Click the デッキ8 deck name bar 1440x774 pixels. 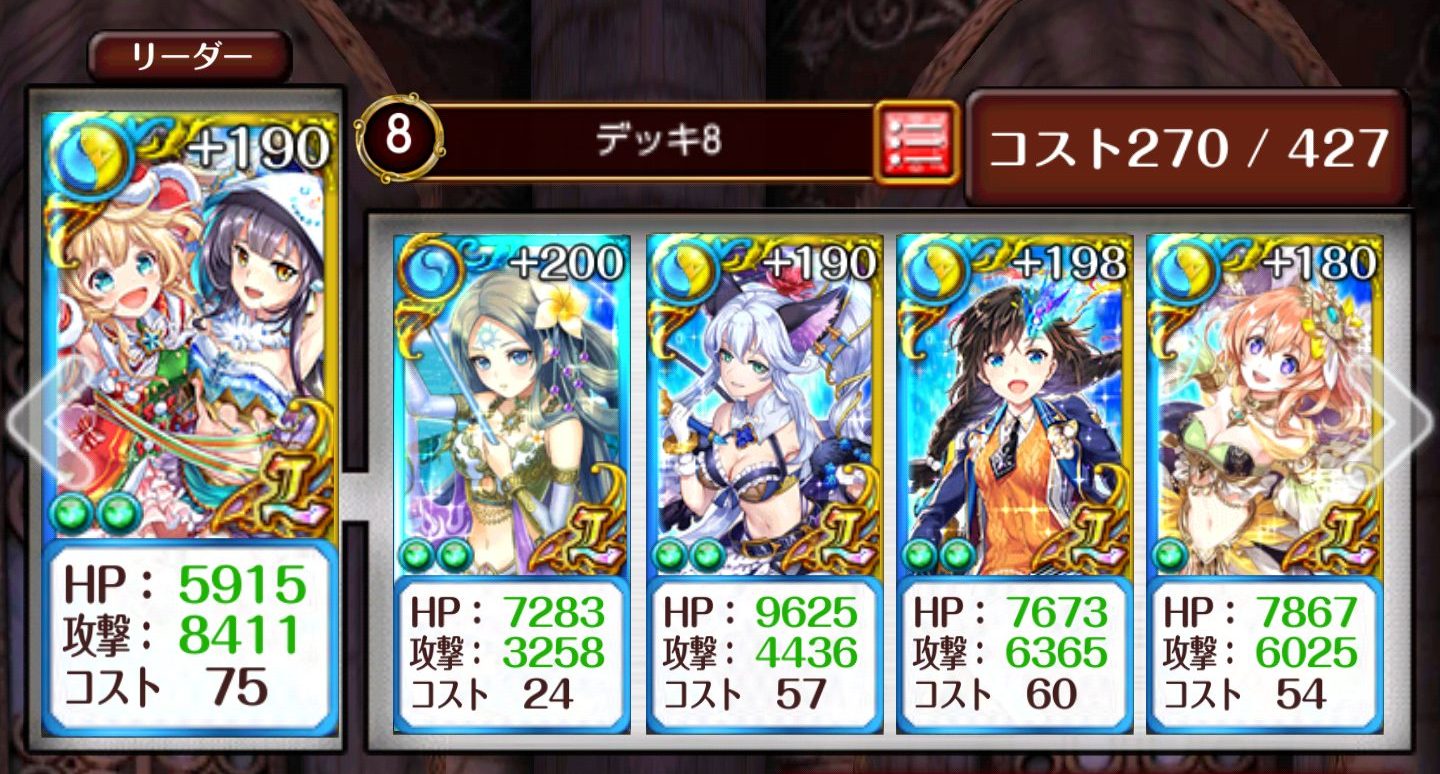(660, 141)
